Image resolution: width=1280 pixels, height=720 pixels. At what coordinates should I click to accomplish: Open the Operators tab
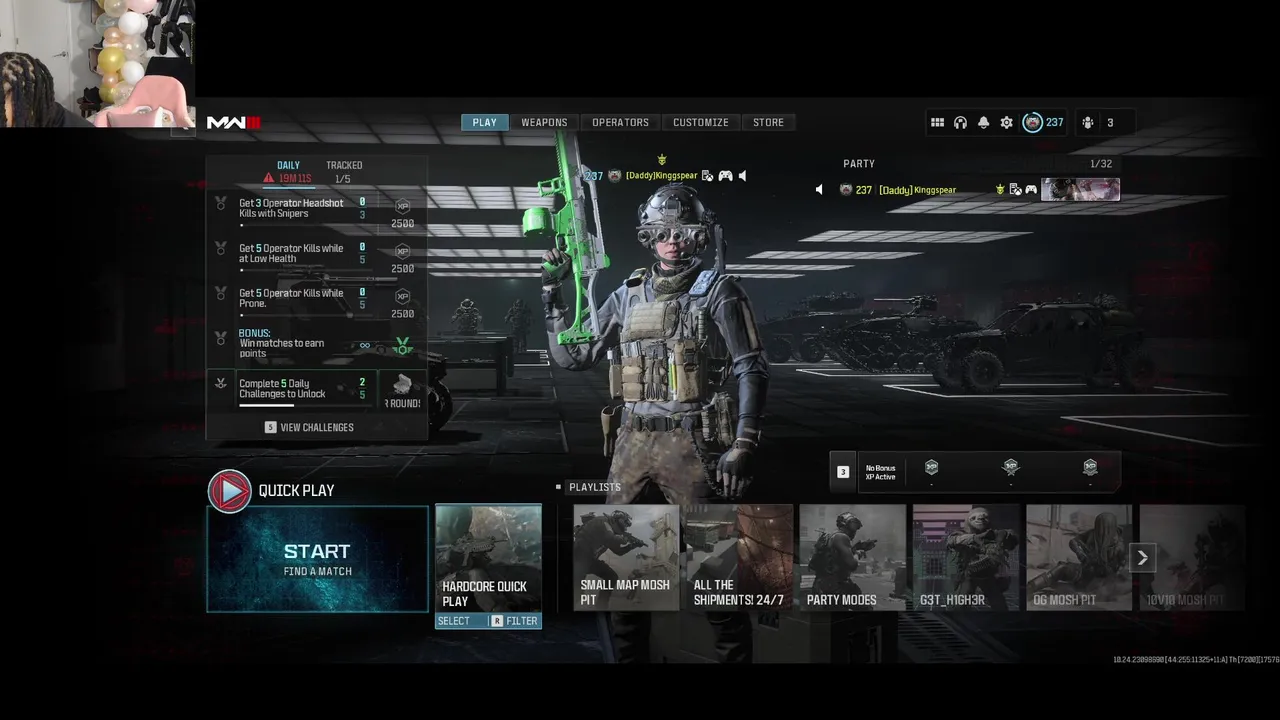coord(620,122)
